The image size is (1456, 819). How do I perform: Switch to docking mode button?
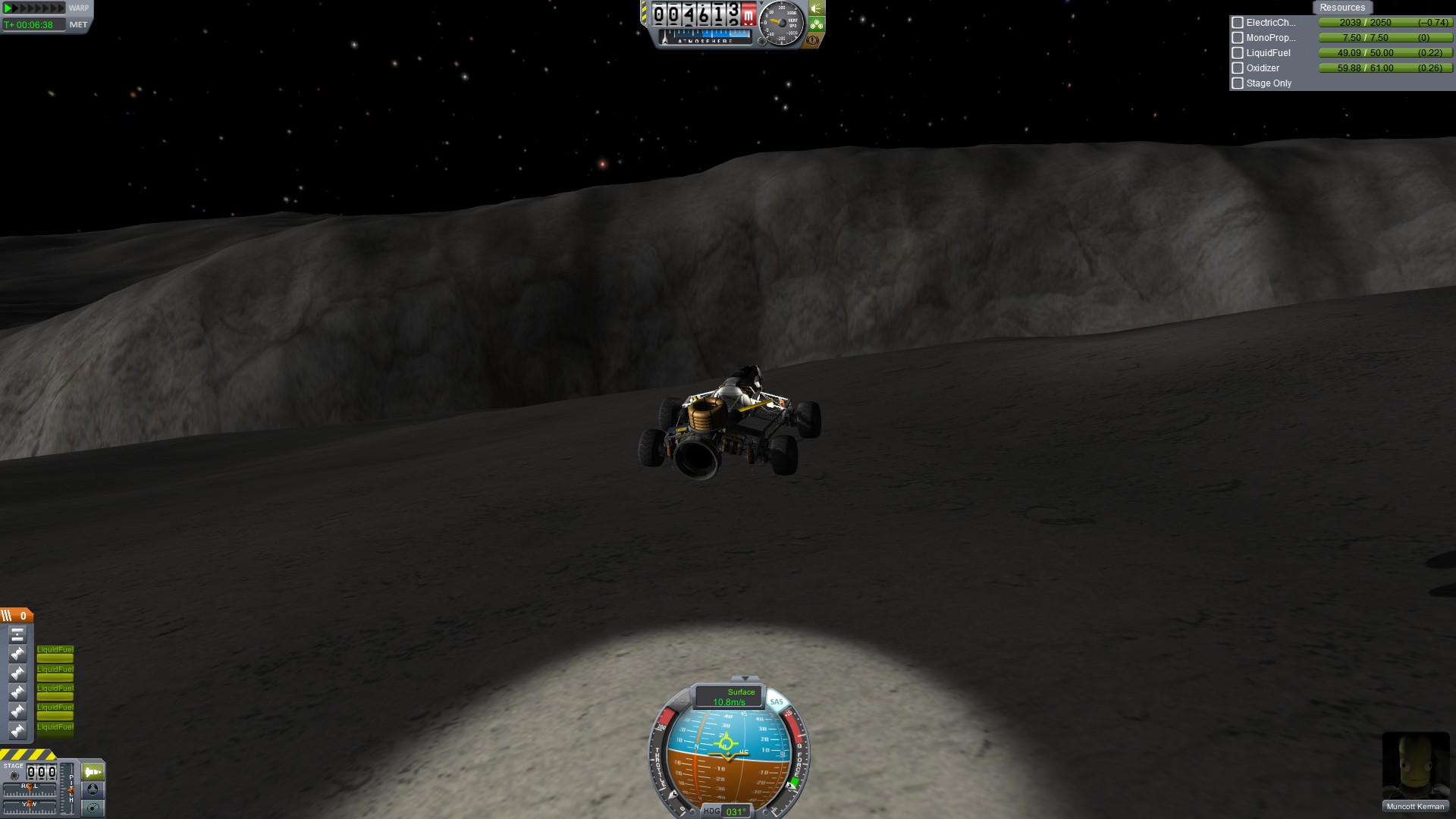pos(93,789)
